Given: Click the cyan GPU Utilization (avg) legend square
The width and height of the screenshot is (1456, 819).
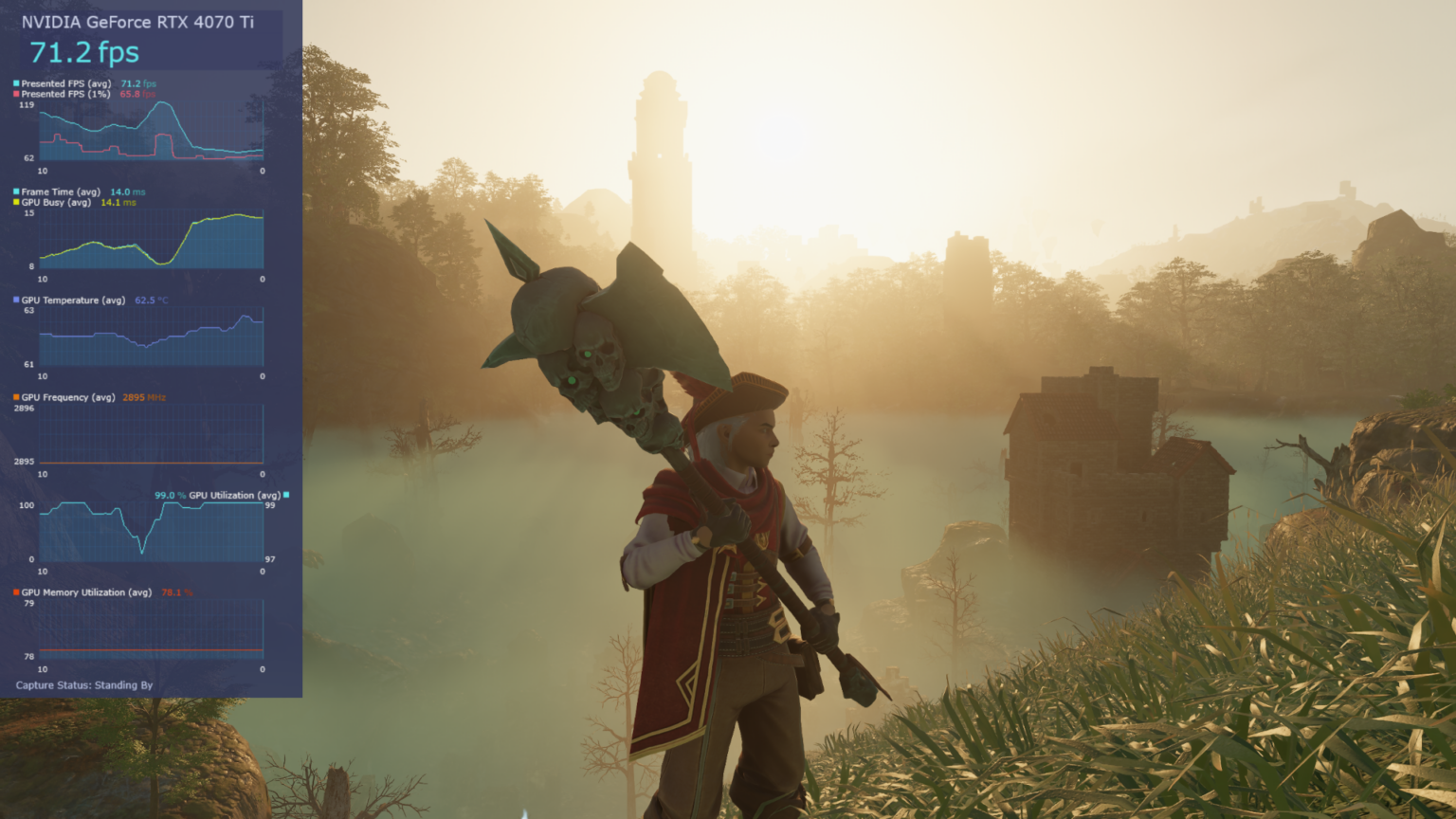Looking at the screenshot, I should 284,494.
